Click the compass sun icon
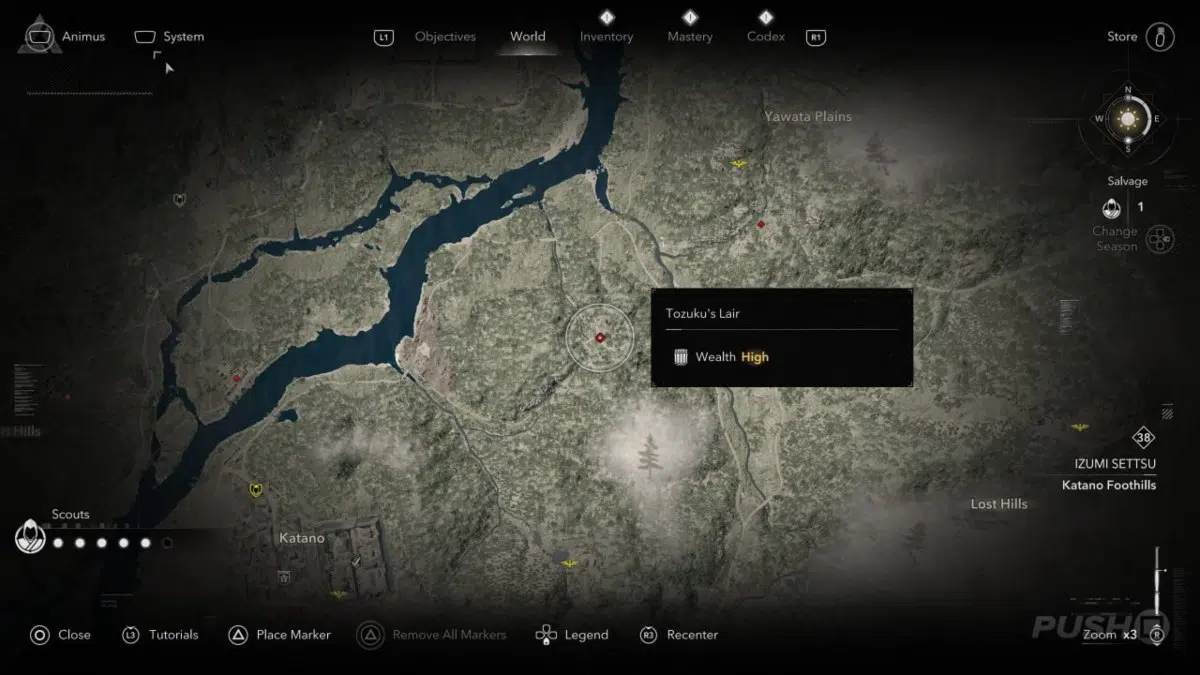 click(x=1129, y=119)
